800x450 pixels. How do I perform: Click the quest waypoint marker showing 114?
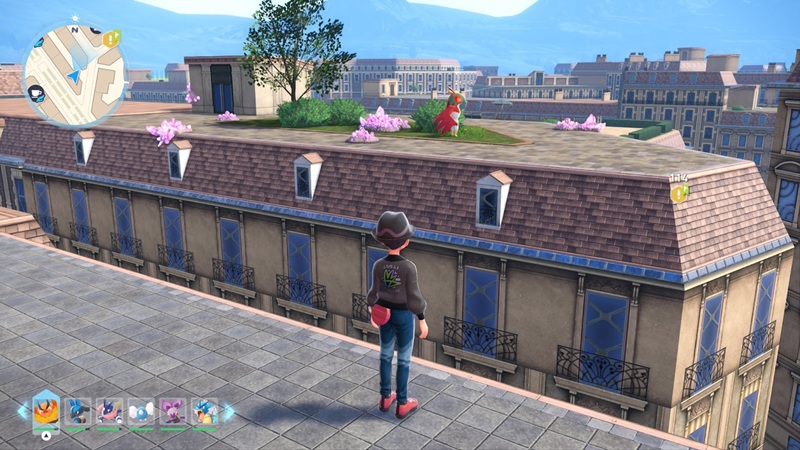[679, 192]
